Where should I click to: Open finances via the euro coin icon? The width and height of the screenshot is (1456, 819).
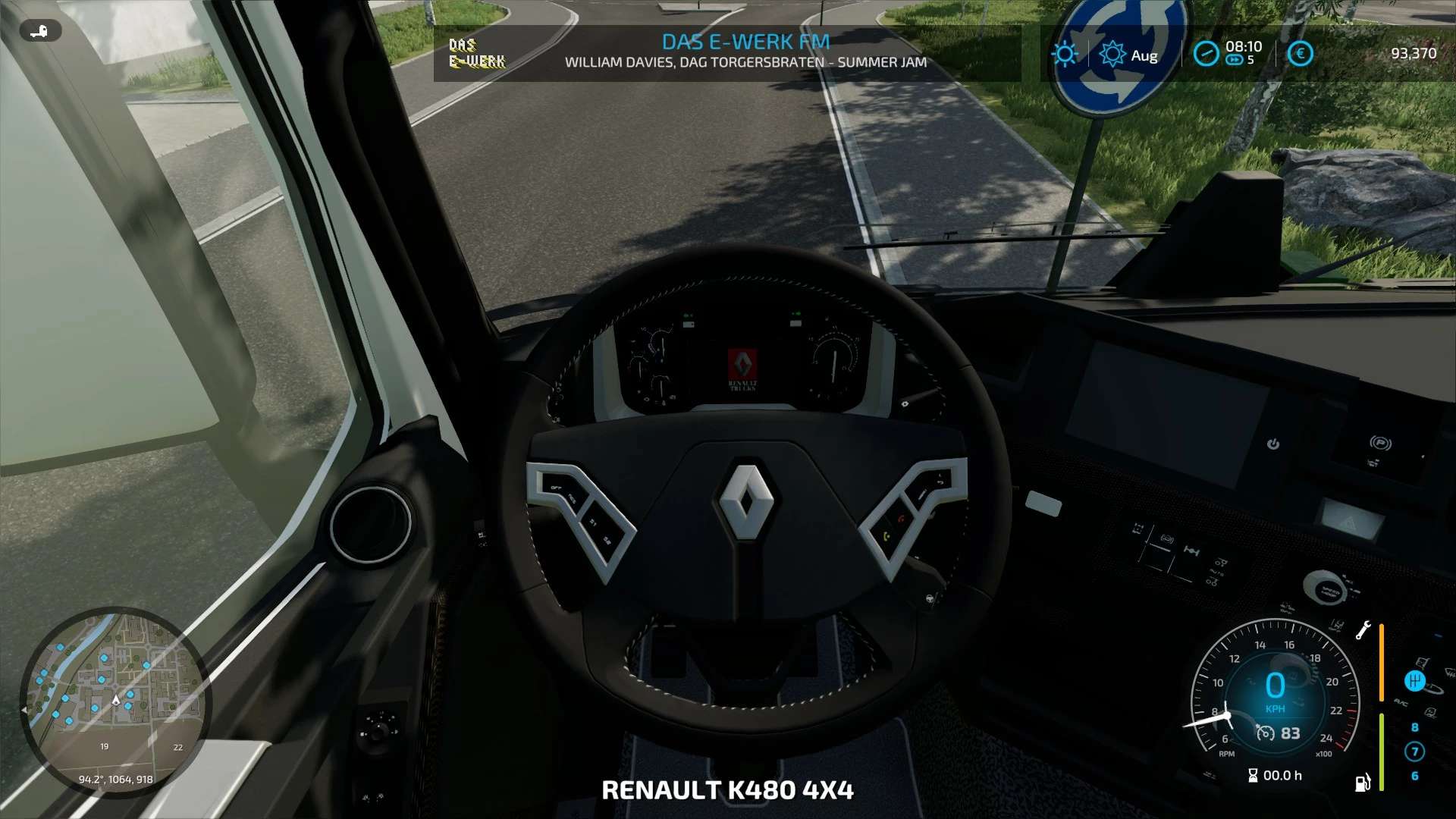coord(1300,54)
